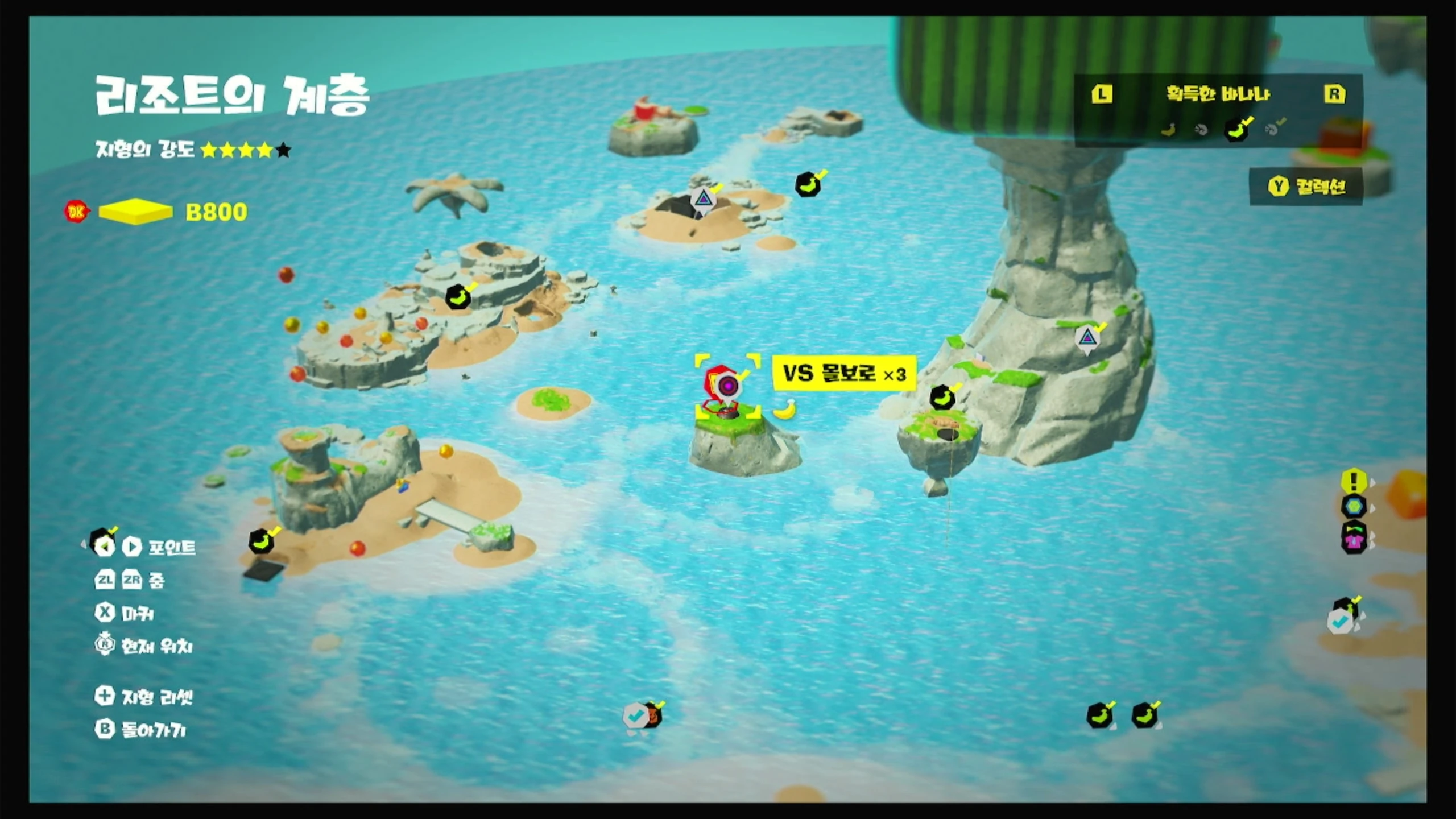Select the blue-green hexagon map marker
Image resolution: width=1456 pixels, height=819 pixels.
(x=1354, y=506)
